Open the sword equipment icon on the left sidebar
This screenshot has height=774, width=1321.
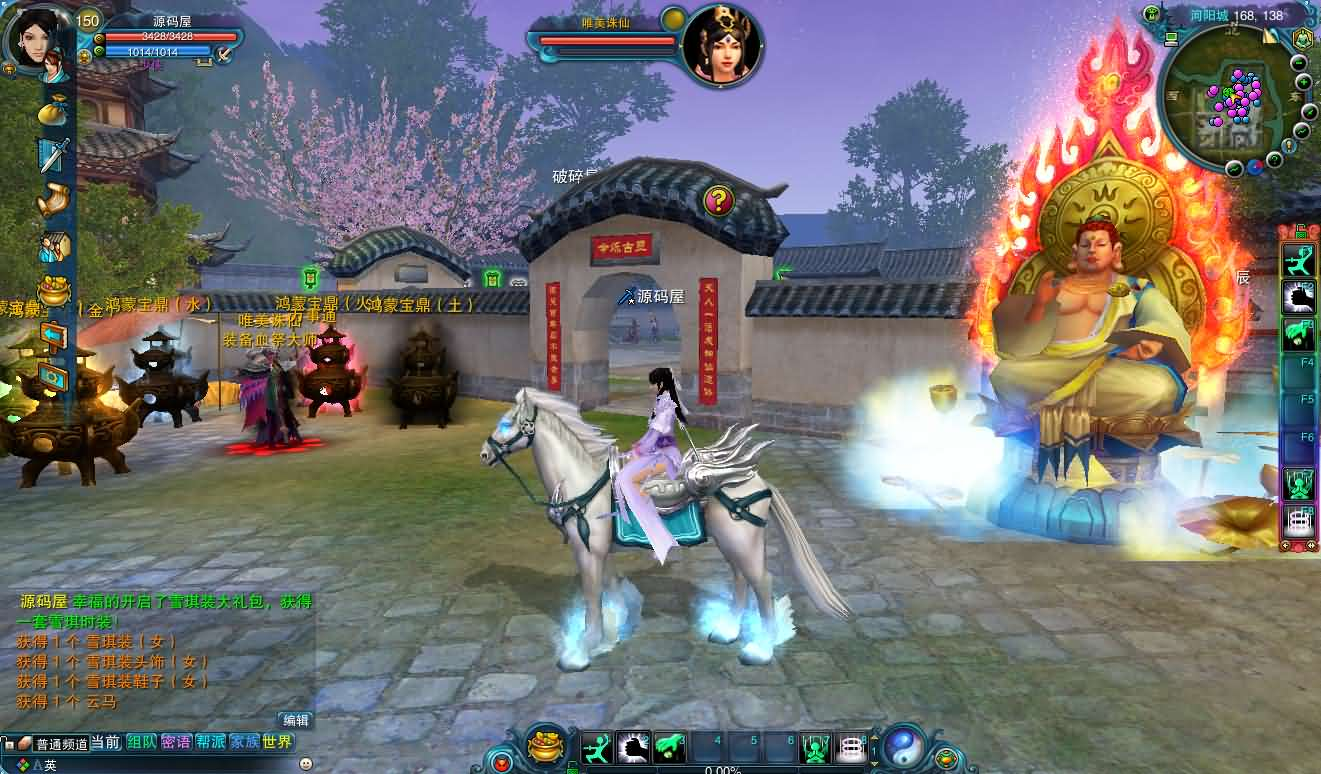pos(54,155)
